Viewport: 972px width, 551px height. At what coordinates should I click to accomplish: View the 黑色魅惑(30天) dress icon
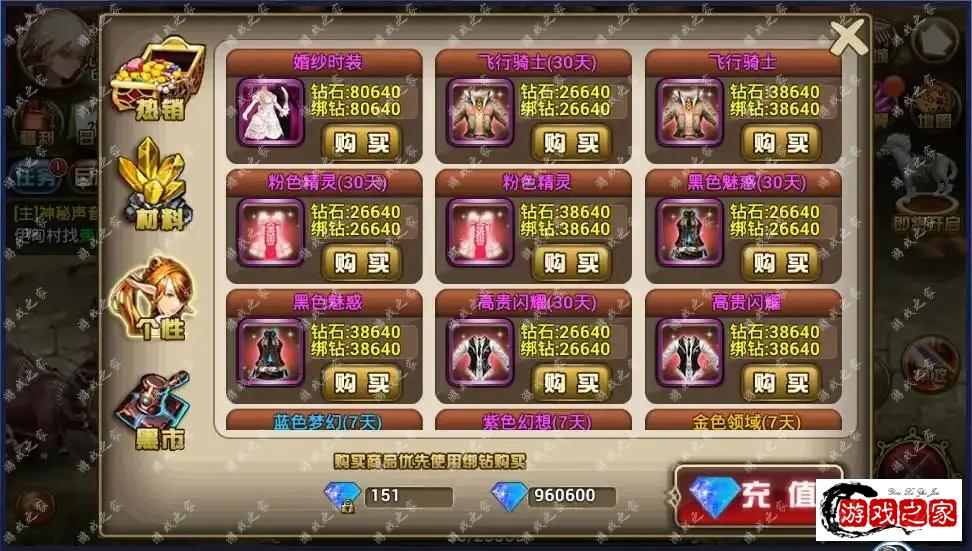click(x=689, y=232)
